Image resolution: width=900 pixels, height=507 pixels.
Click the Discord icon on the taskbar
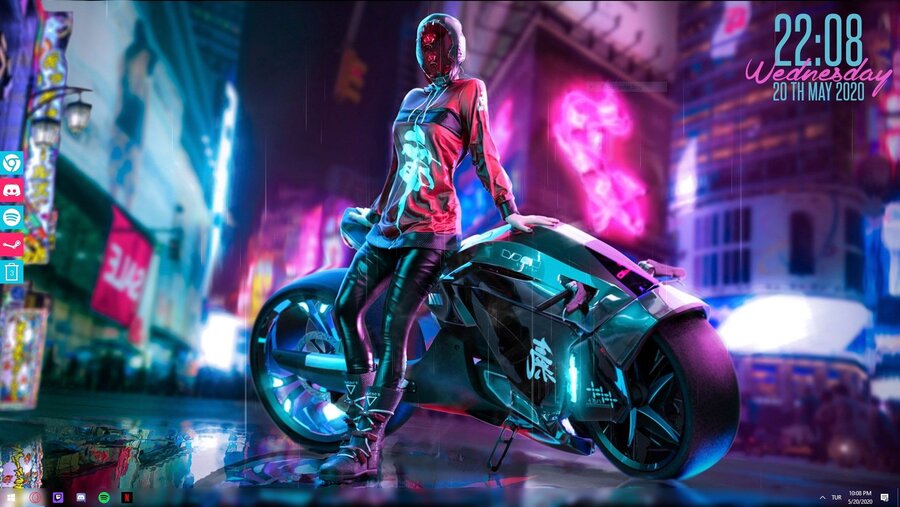pyautogui.click(x=81, y=497)
